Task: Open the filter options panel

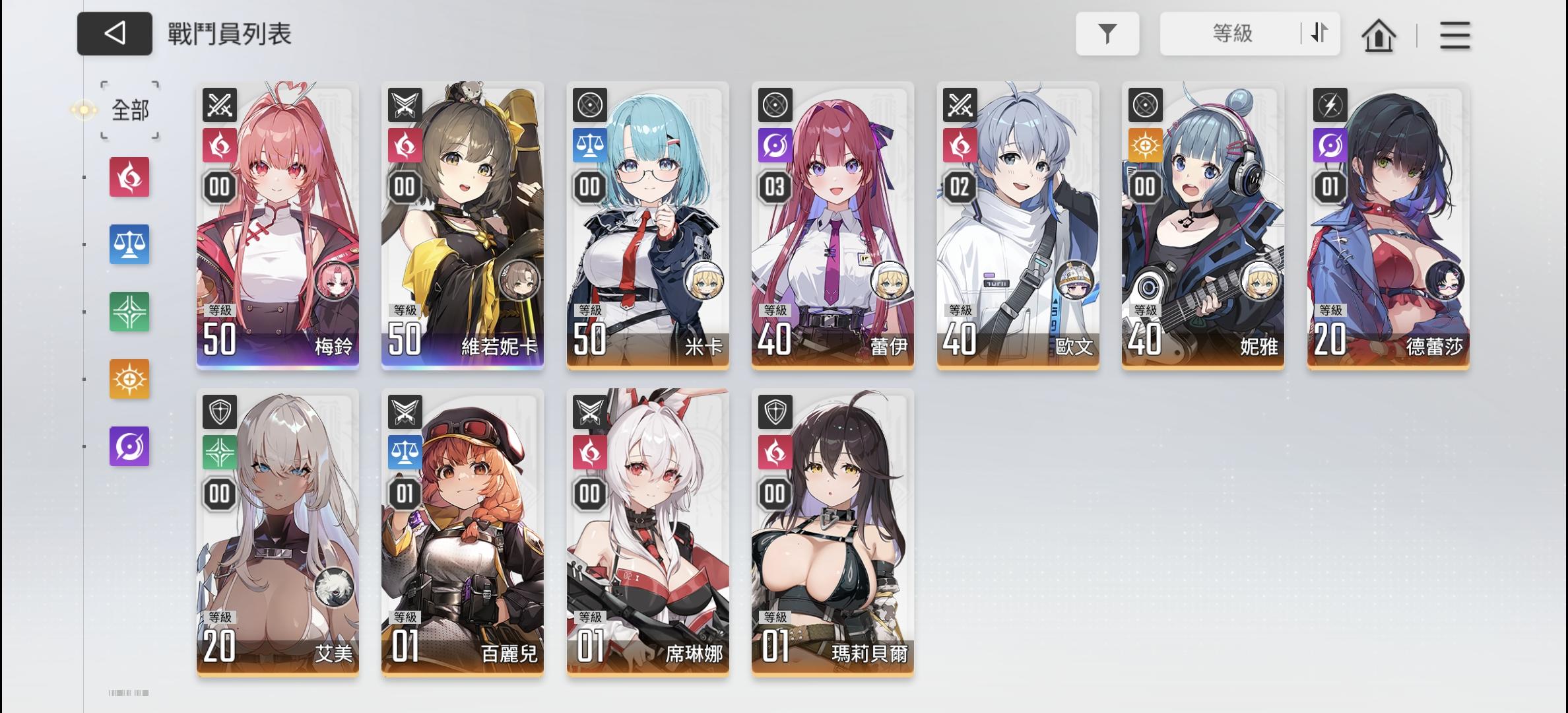Action: (x=1107, y=34)
